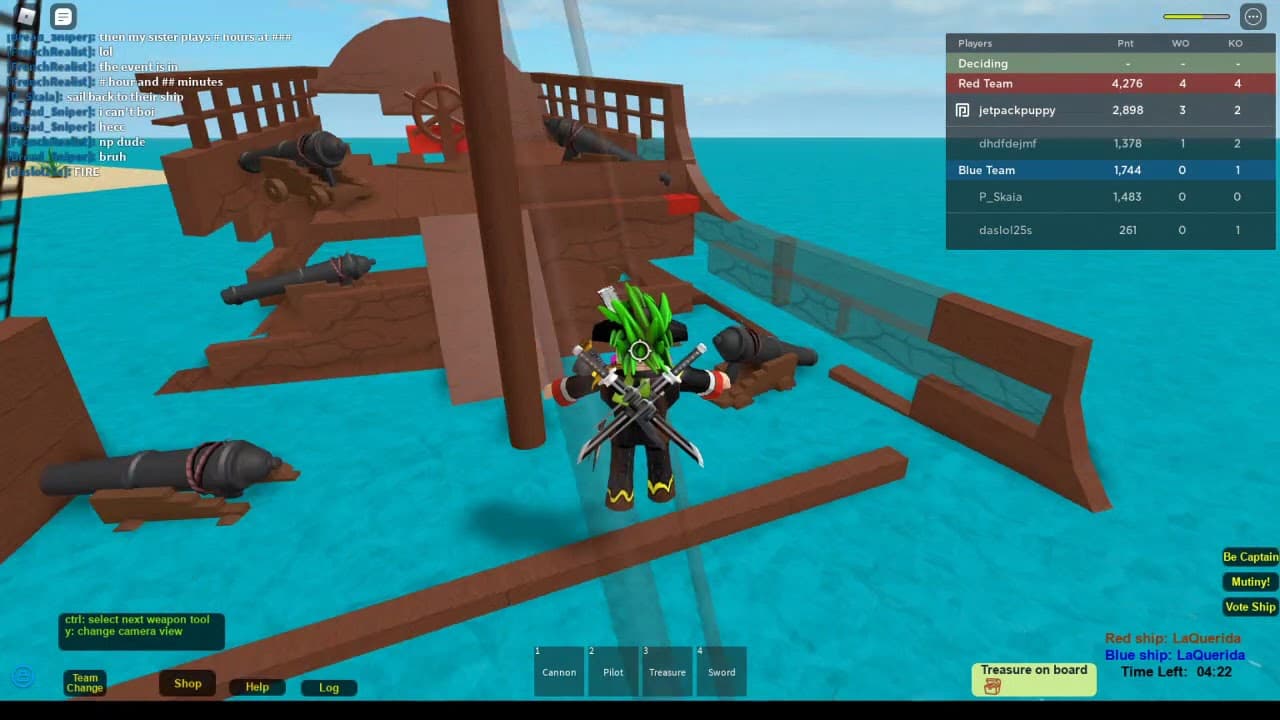Equip the Sword from slot 4
1280x720 pixels.
tap(722, 671)
